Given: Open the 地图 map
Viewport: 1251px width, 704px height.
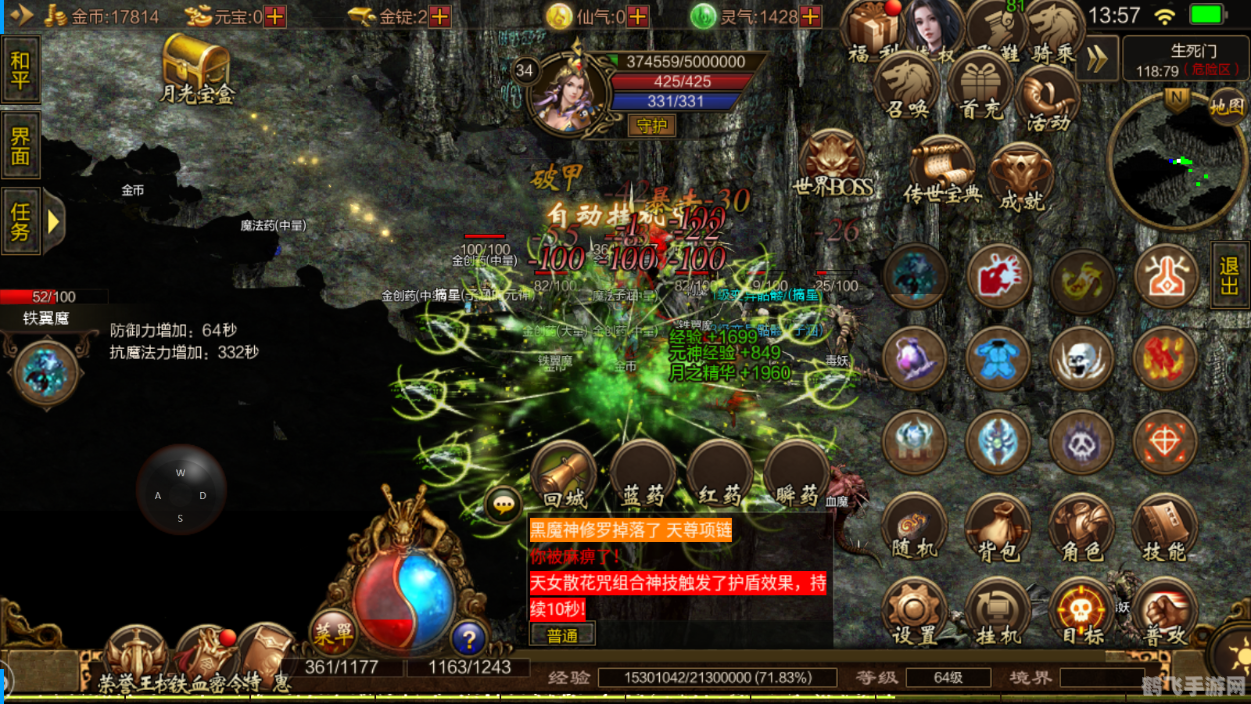Looking at the screenshot, I should (x=1226, y=106).
